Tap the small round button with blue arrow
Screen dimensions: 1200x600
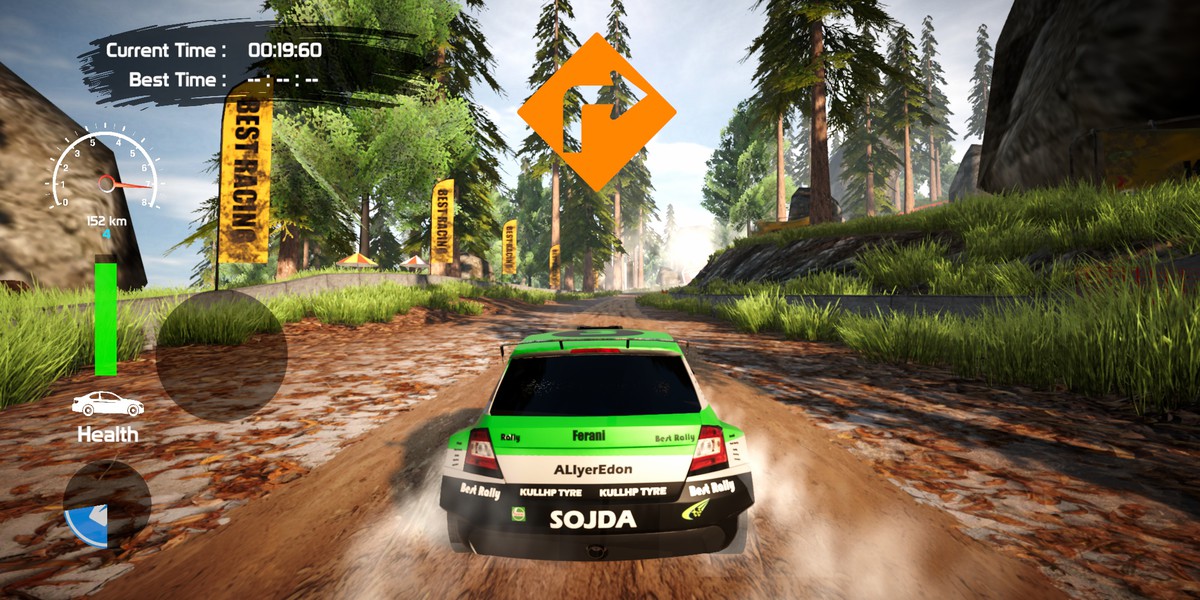click(x=106, y=504)
